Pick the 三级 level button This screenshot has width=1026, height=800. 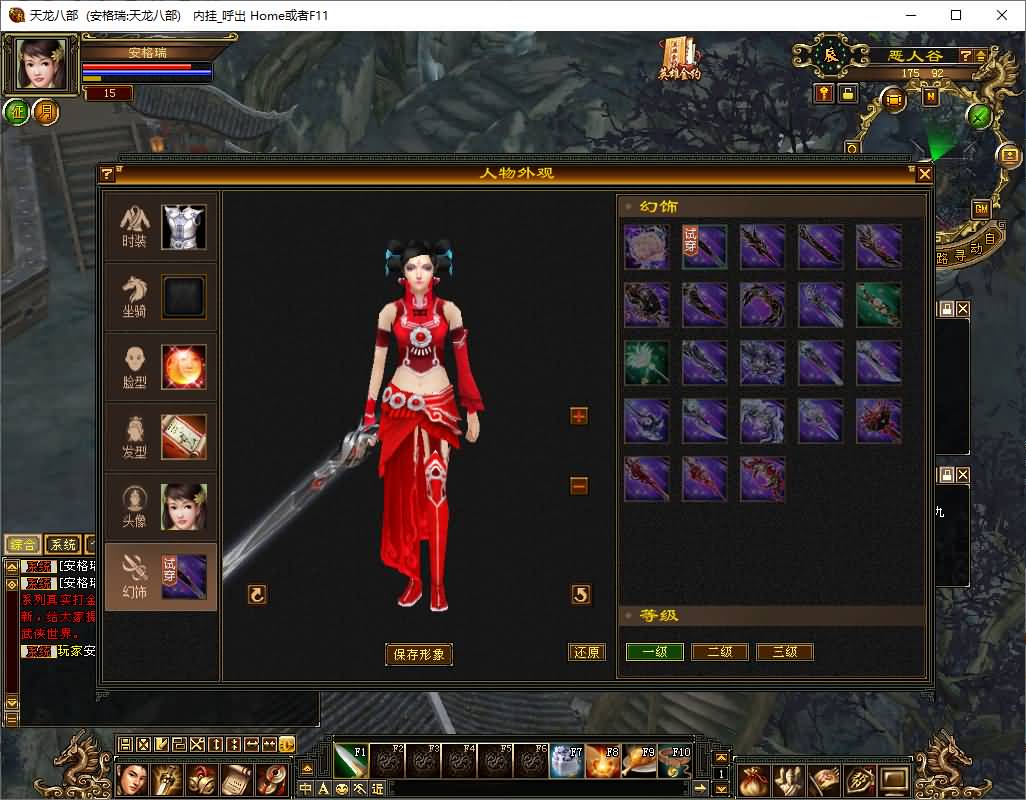[x=785, y=652]
